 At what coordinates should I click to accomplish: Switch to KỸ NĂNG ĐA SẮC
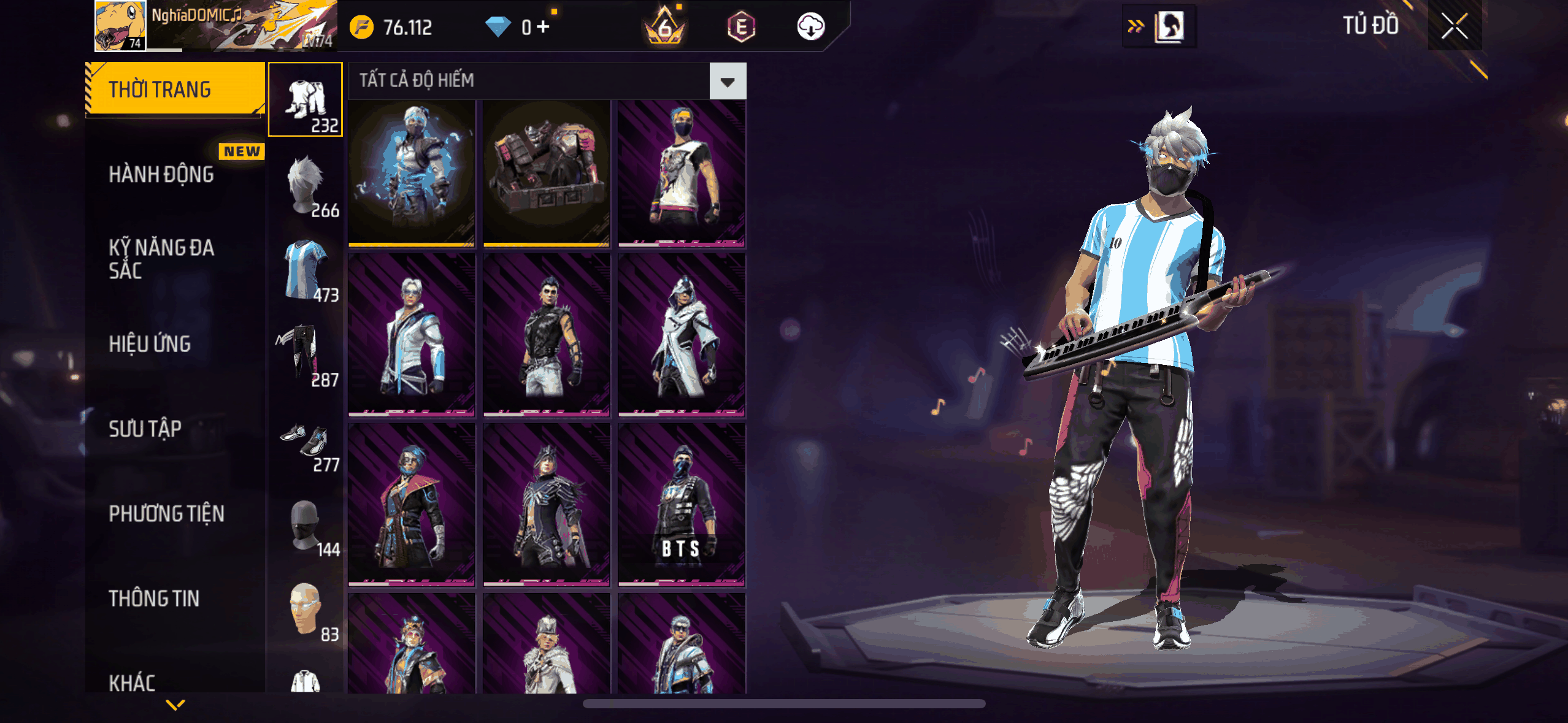pos(161,259)
